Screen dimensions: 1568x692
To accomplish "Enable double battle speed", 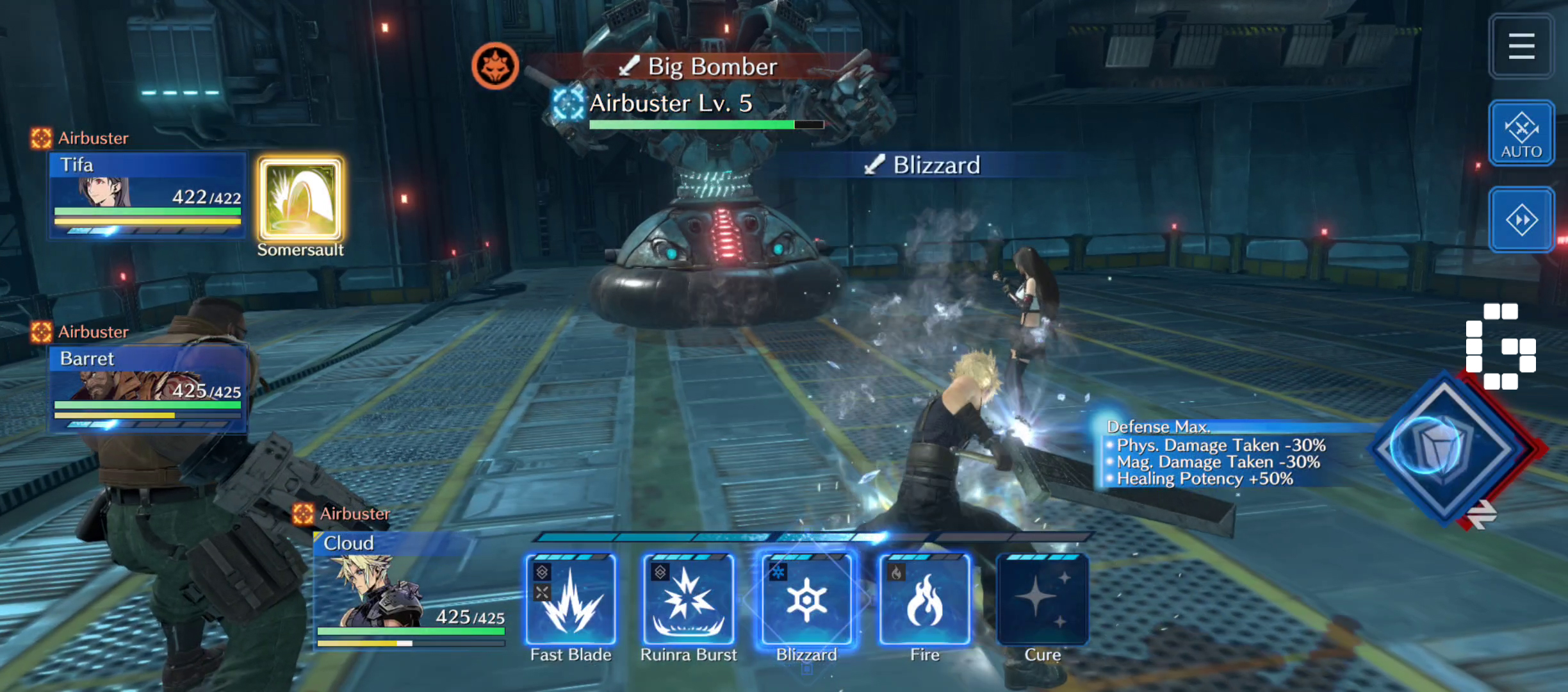I will click(1521, 220).
